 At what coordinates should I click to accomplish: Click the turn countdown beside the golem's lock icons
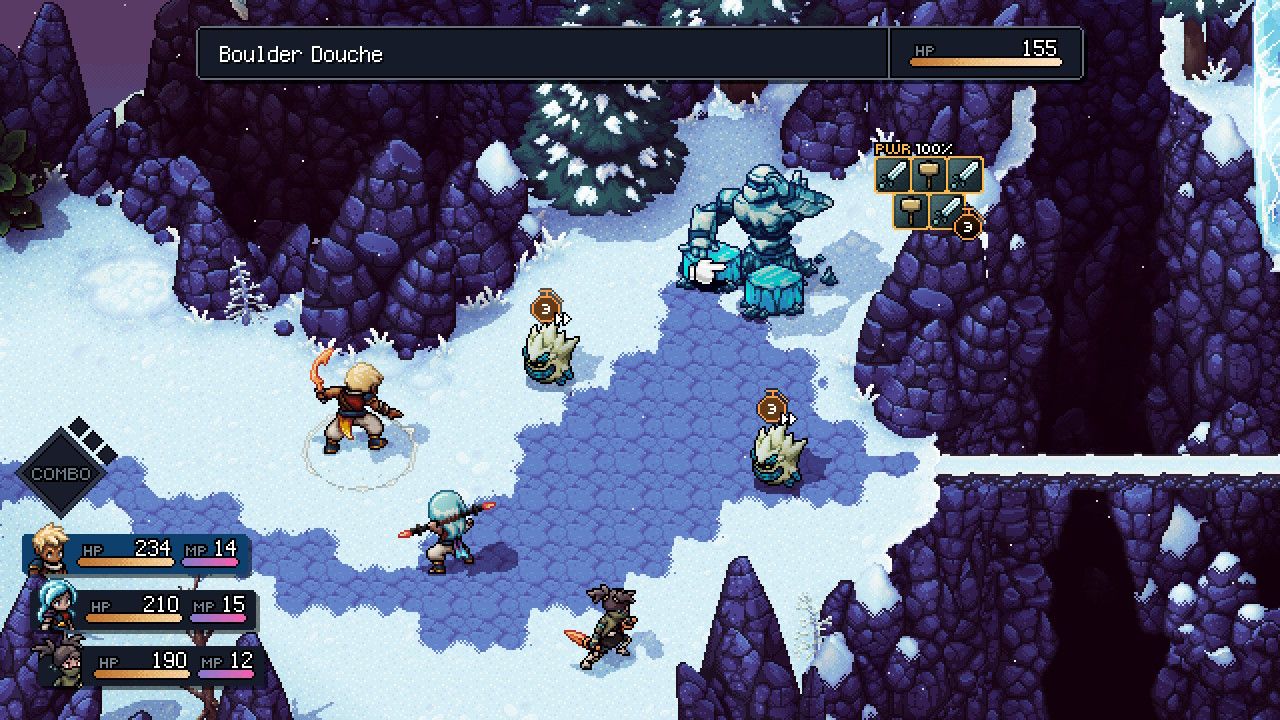[x=967, y=227]
